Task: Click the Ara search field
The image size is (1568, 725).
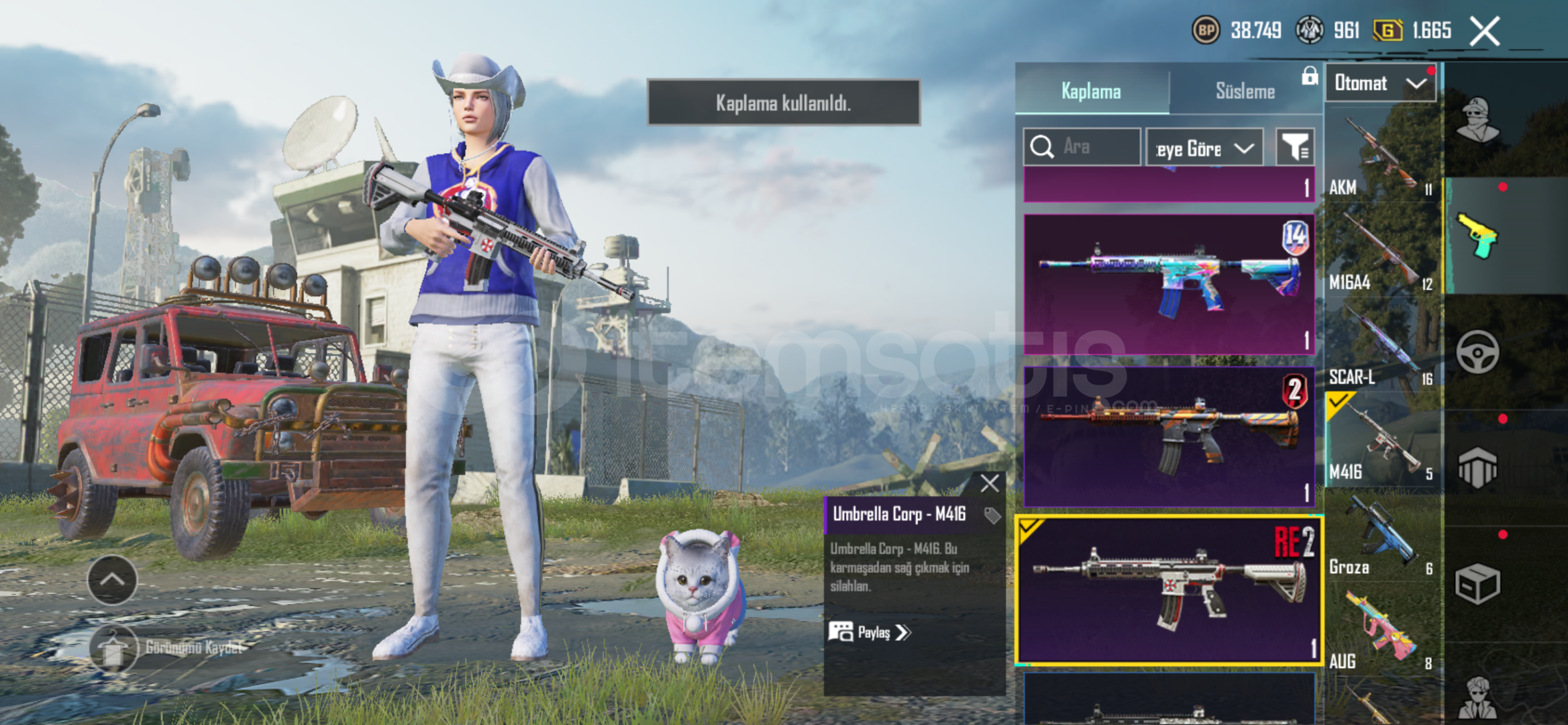Action: tap(1082, 146)
